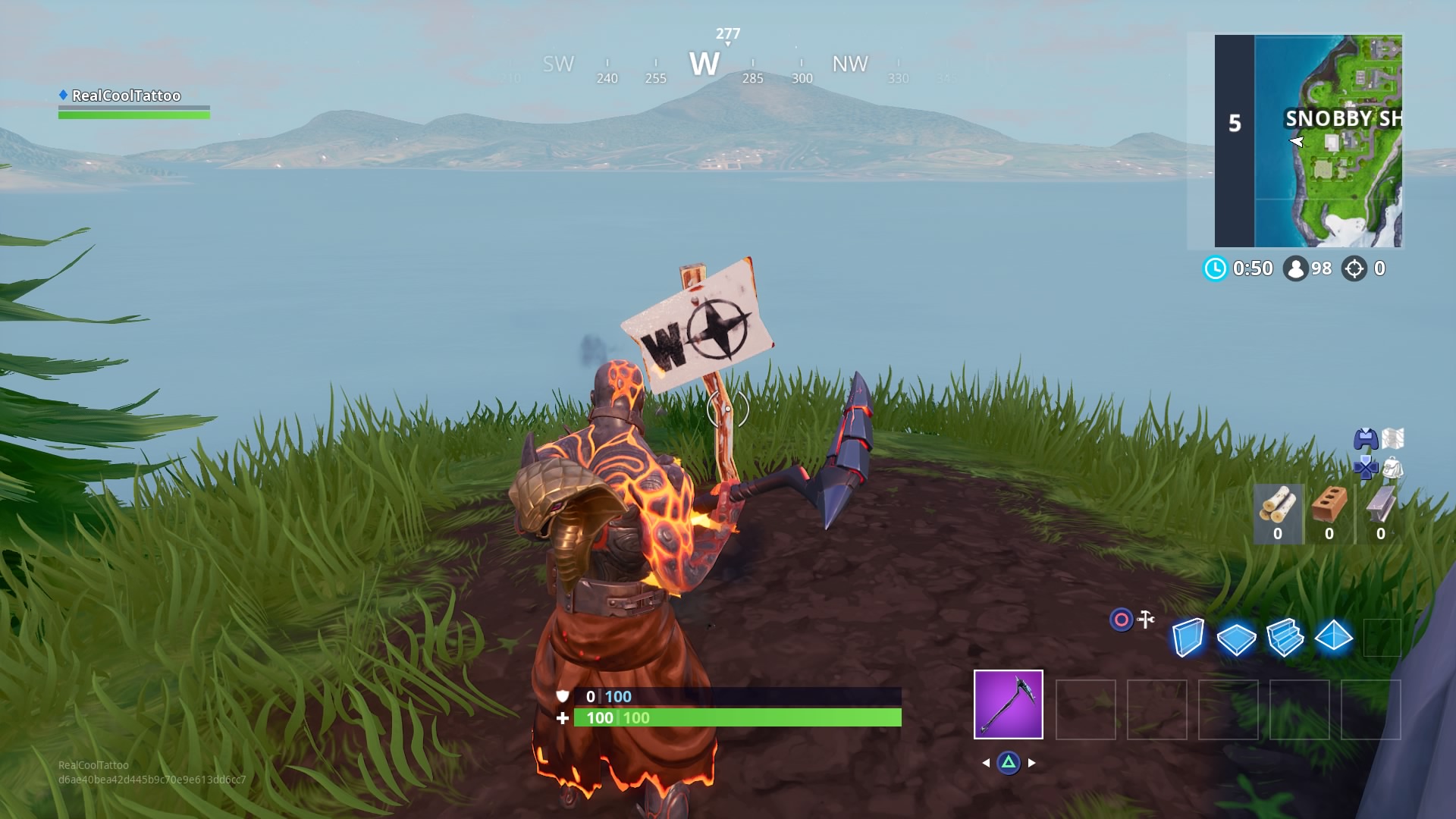The width and height of the screenshot is (1456, 819).
Task: Click the player name RealCoolTattoo
Action: pyautogui.click(x=125, y=96)
